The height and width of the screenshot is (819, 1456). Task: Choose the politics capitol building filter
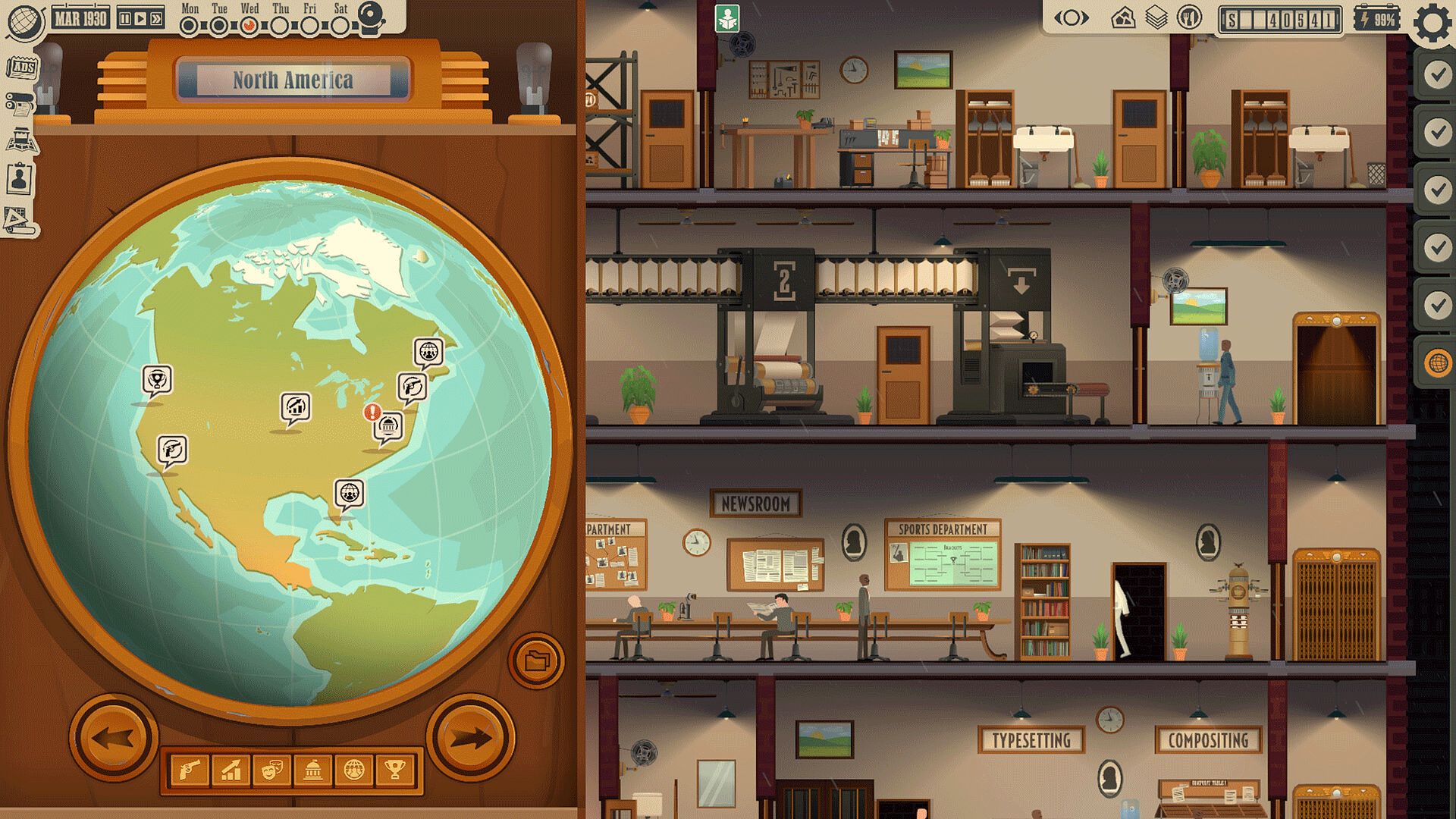pyautogui.click(x=313, y=769)
